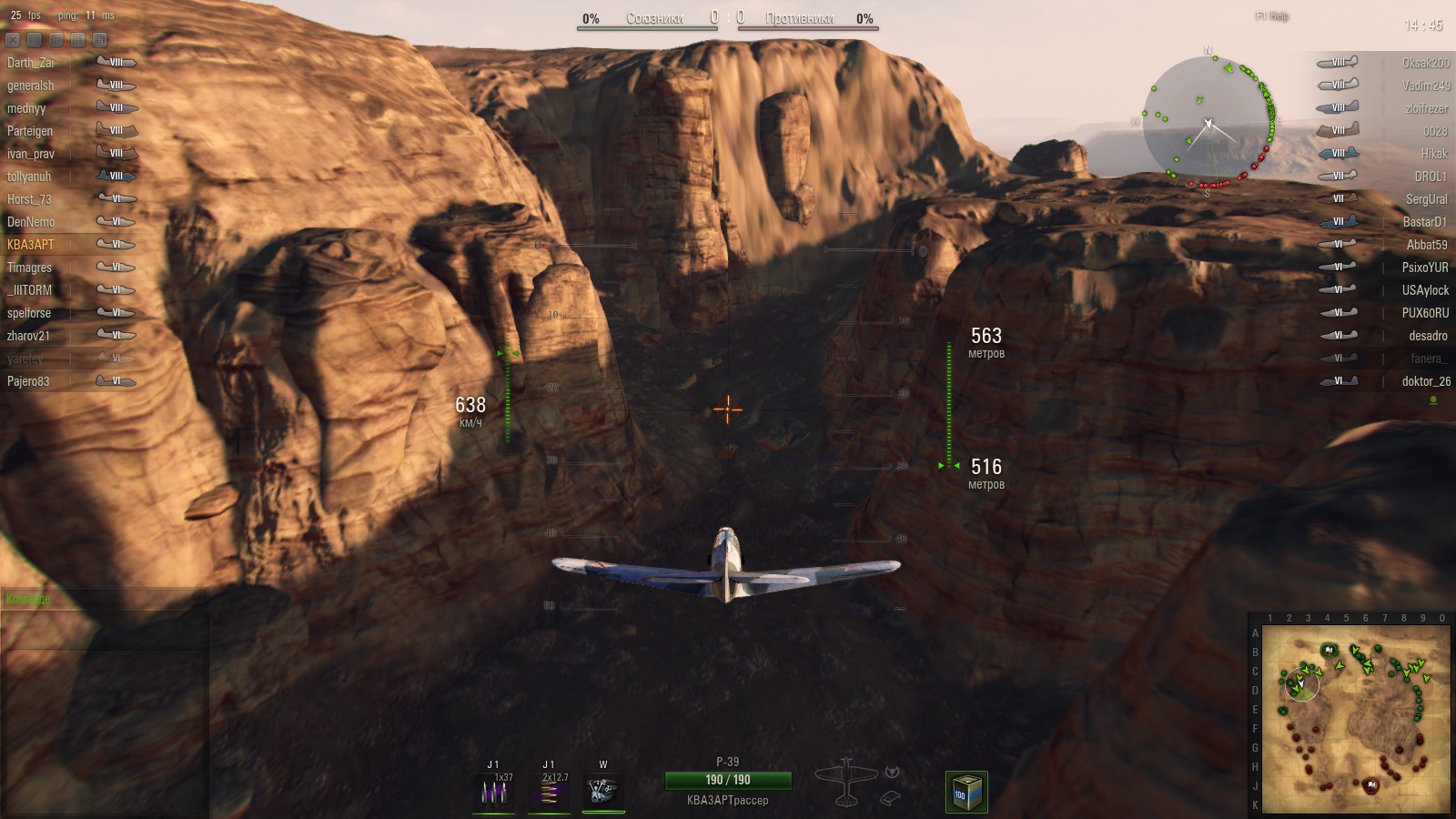Pick ally Pajero83 from the roster
Screen dimensions: 1456x819
28,381
